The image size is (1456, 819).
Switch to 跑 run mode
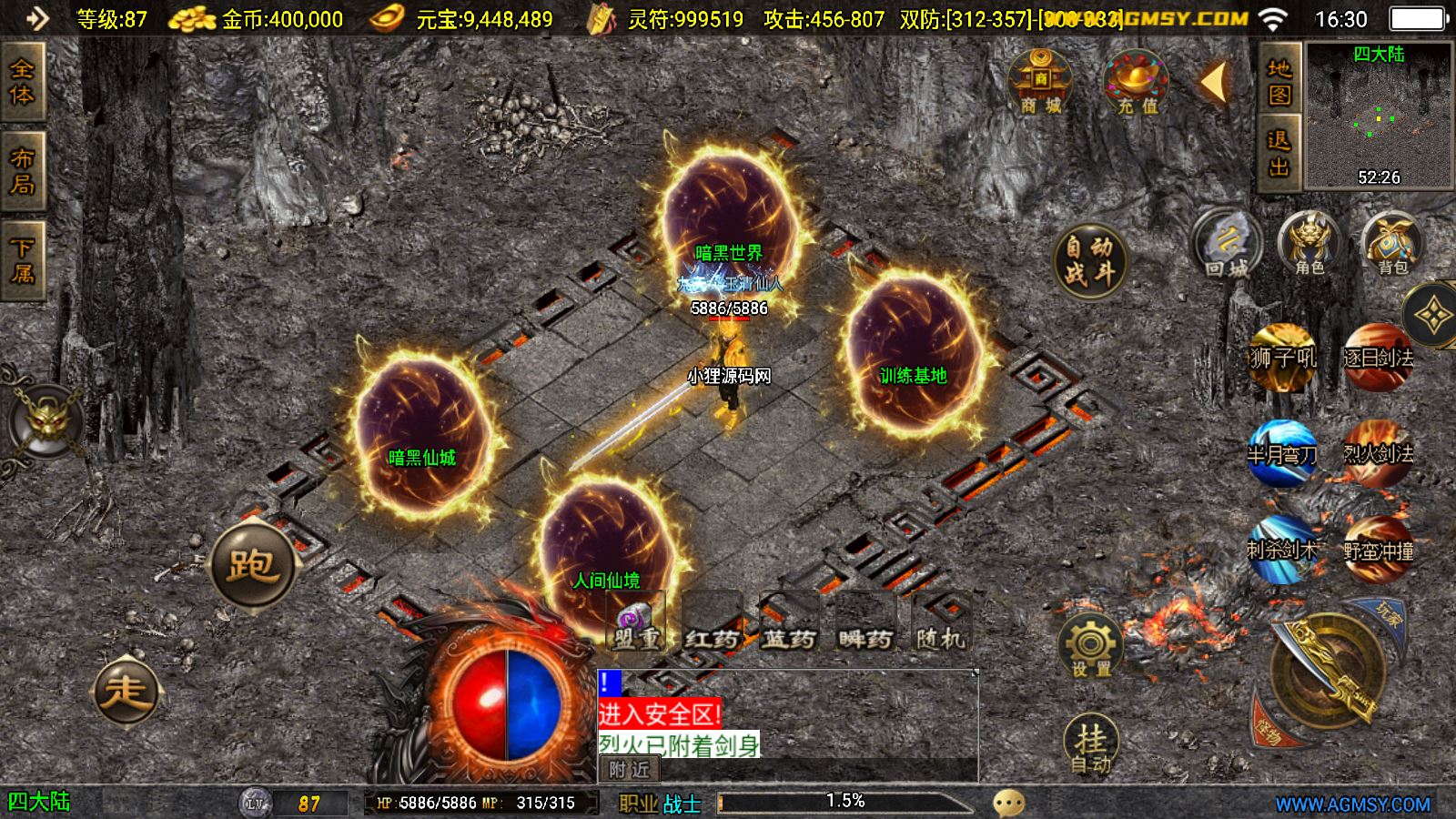pos(252,565)
